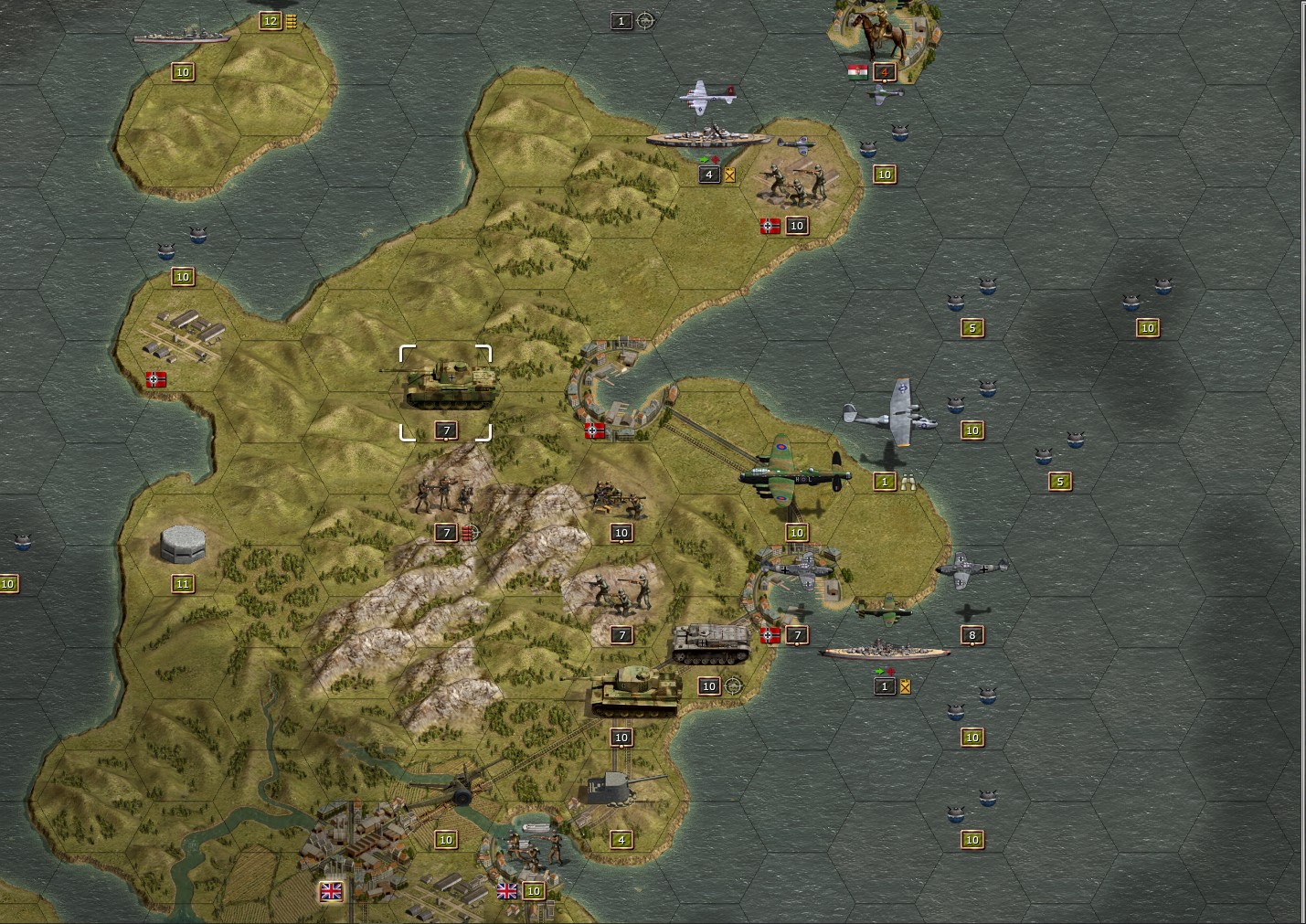1306x924 pixels.
Task: Click the crosshair reticle icon beside the top "1" badge
Action: (x=646, y=20)
